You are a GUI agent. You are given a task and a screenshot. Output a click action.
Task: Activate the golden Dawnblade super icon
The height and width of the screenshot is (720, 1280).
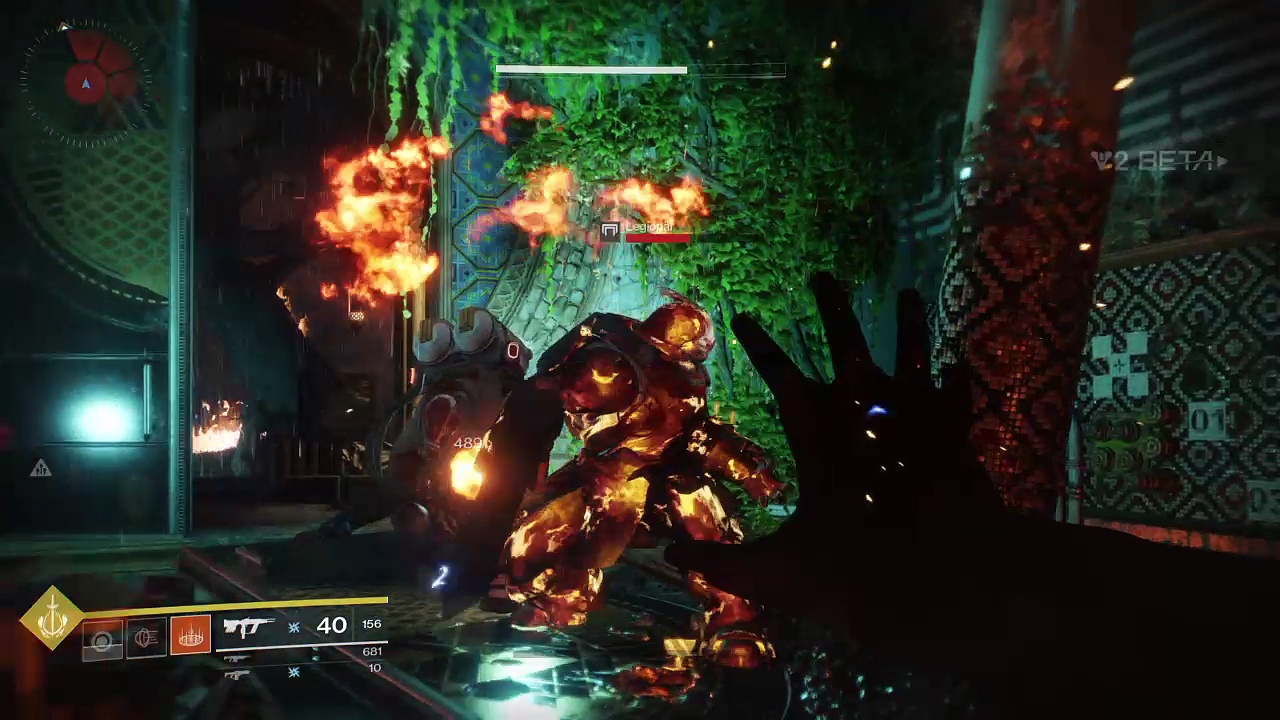coord(52,620)
